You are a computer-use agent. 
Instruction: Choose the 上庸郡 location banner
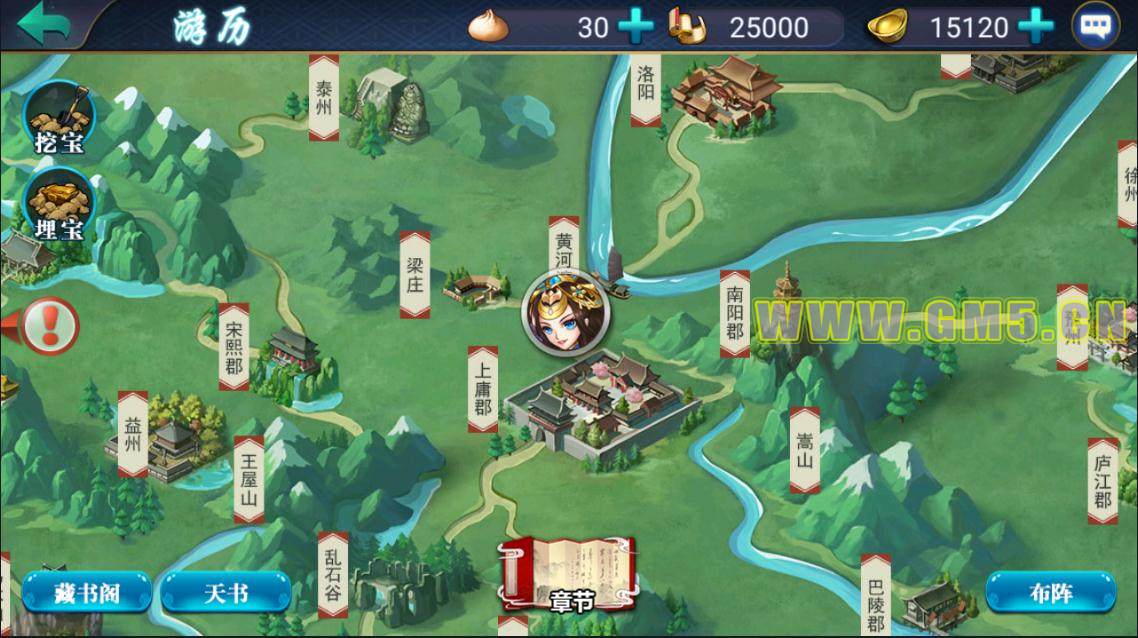(x=483, y=388)
